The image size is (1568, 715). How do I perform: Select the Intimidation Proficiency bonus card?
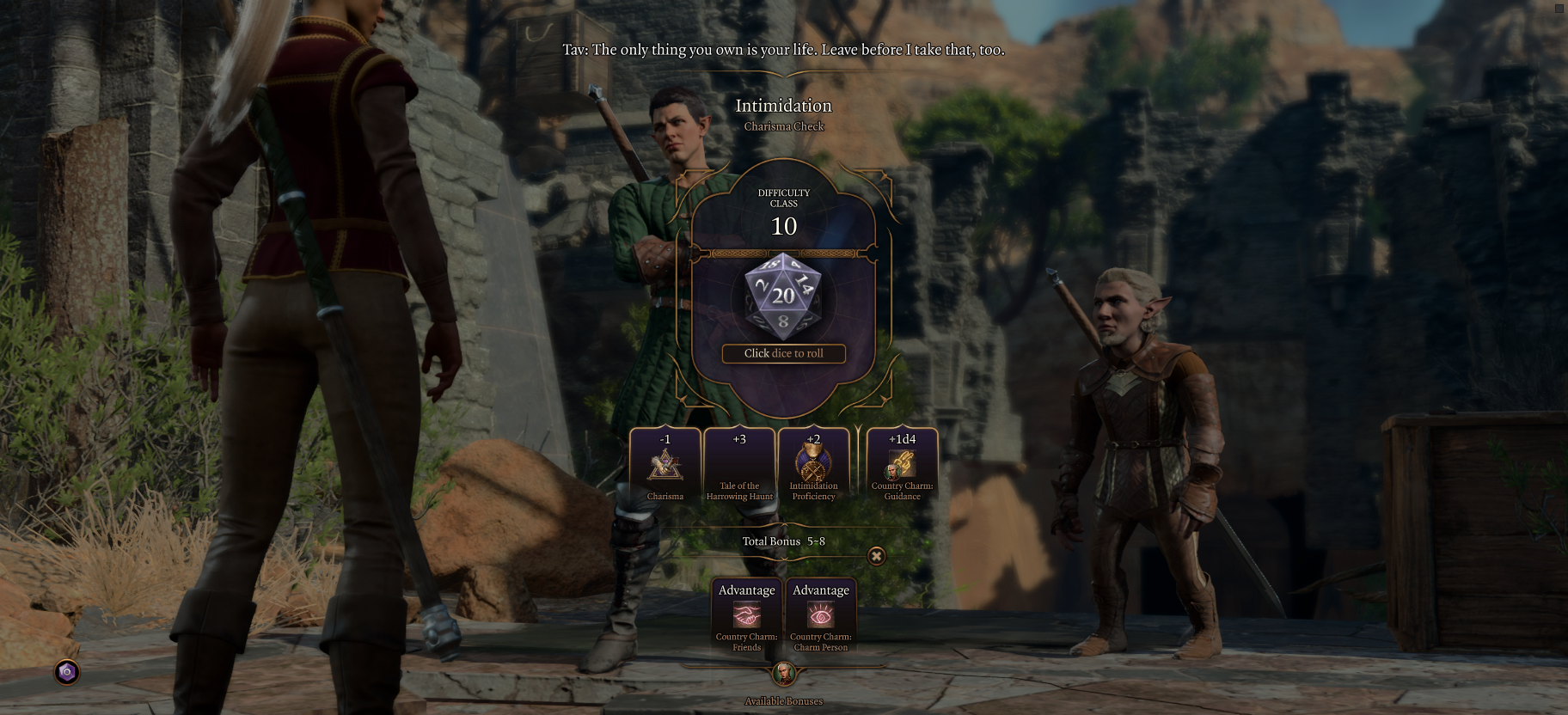coord(813,466)
